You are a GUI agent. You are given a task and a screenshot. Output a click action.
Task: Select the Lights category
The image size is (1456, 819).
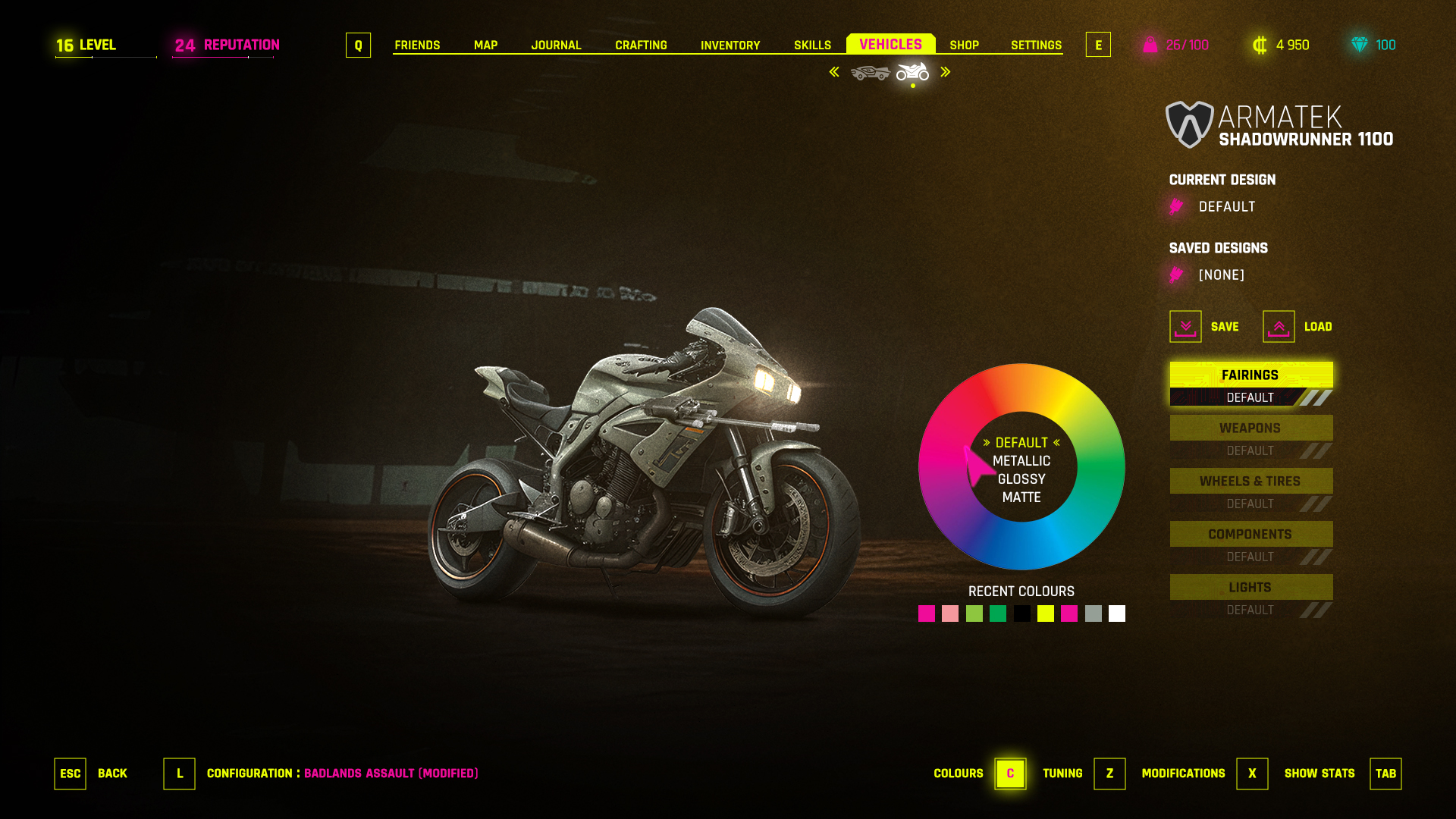[x=1250, y=588]
